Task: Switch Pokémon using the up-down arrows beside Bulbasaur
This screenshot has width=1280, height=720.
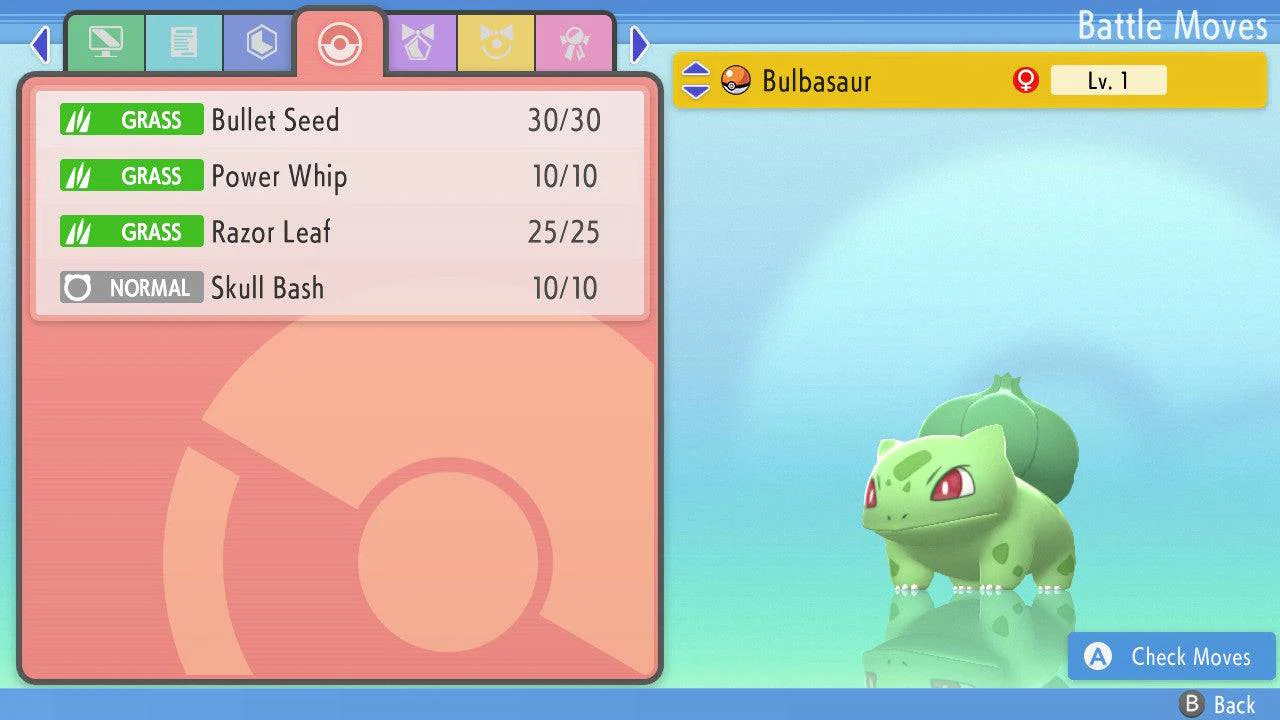Action: click(x=696, y=80)
